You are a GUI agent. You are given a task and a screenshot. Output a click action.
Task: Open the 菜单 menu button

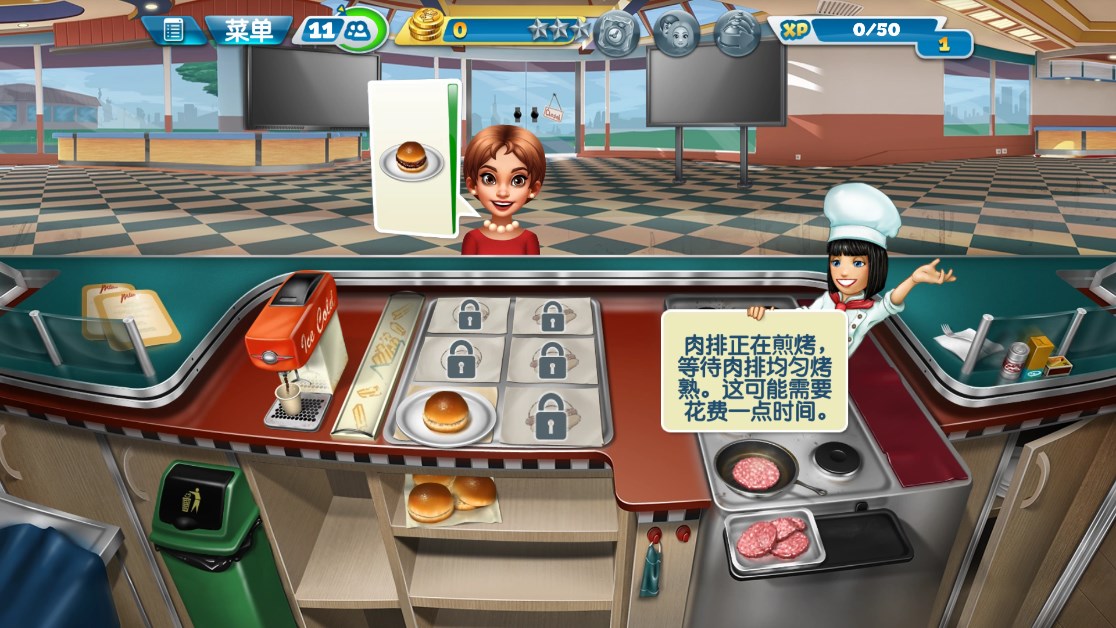248,31
